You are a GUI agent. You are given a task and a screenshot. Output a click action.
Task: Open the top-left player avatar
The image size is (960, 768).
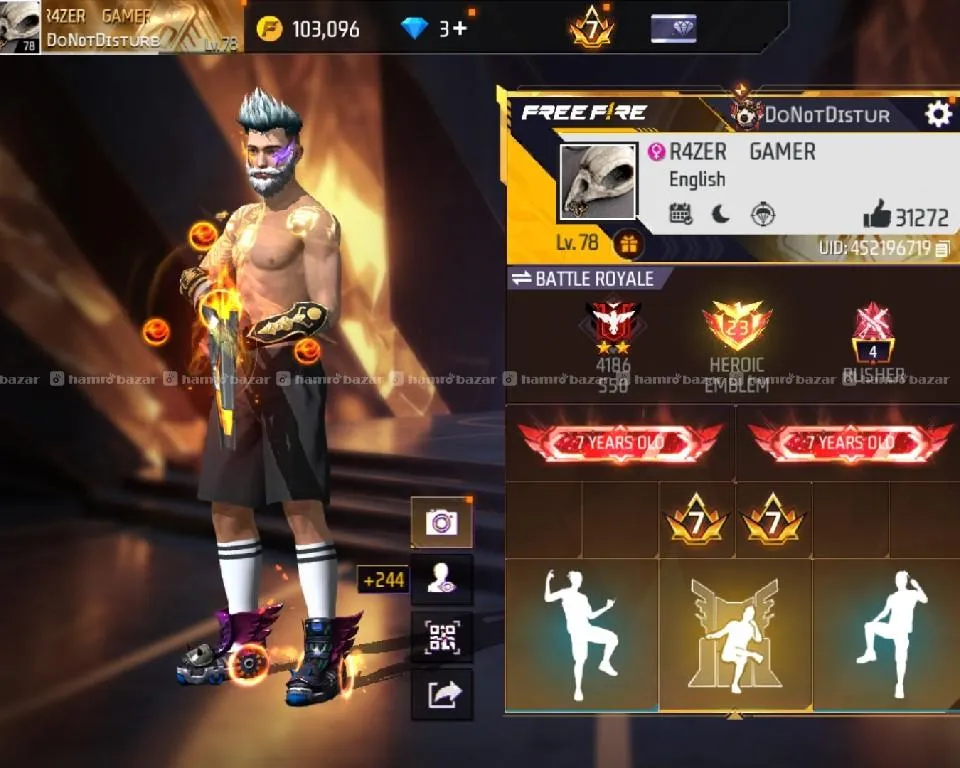pyautogui.click(x=20, y=27)
